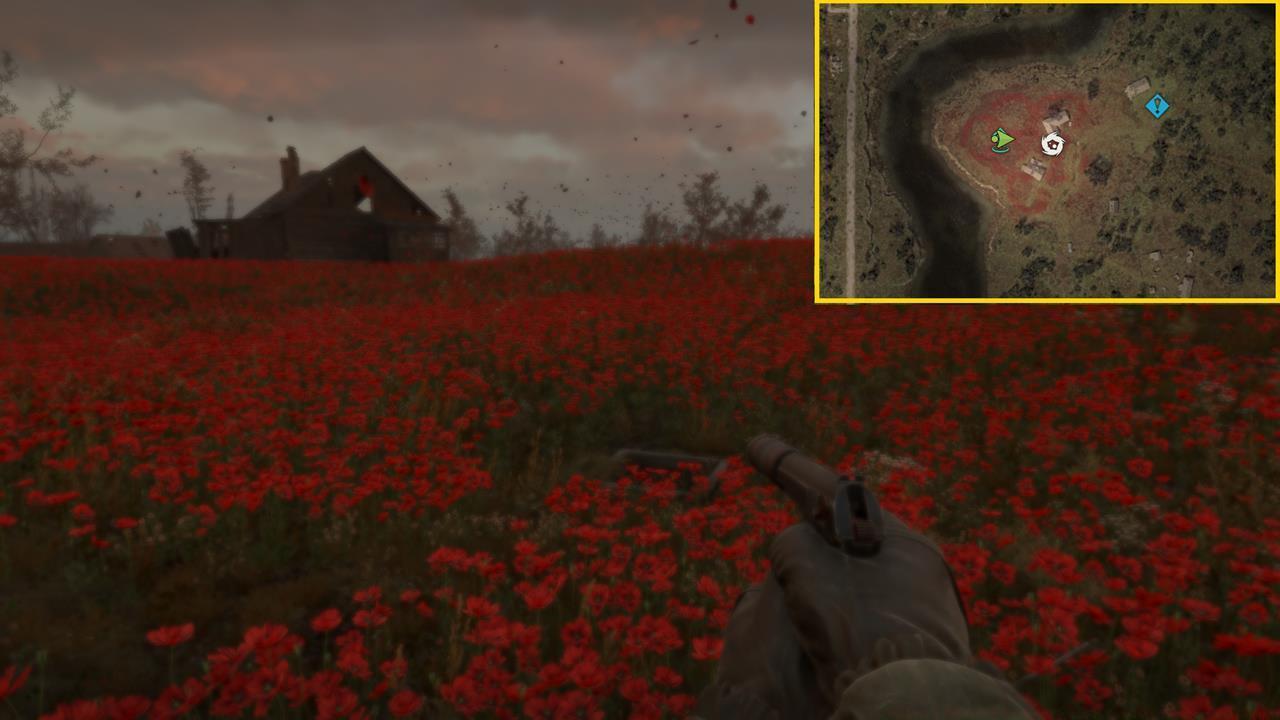Viewport: 1280px width, 720px height.
Task: Select the green player arrow marker on map
Action: 1002,140
